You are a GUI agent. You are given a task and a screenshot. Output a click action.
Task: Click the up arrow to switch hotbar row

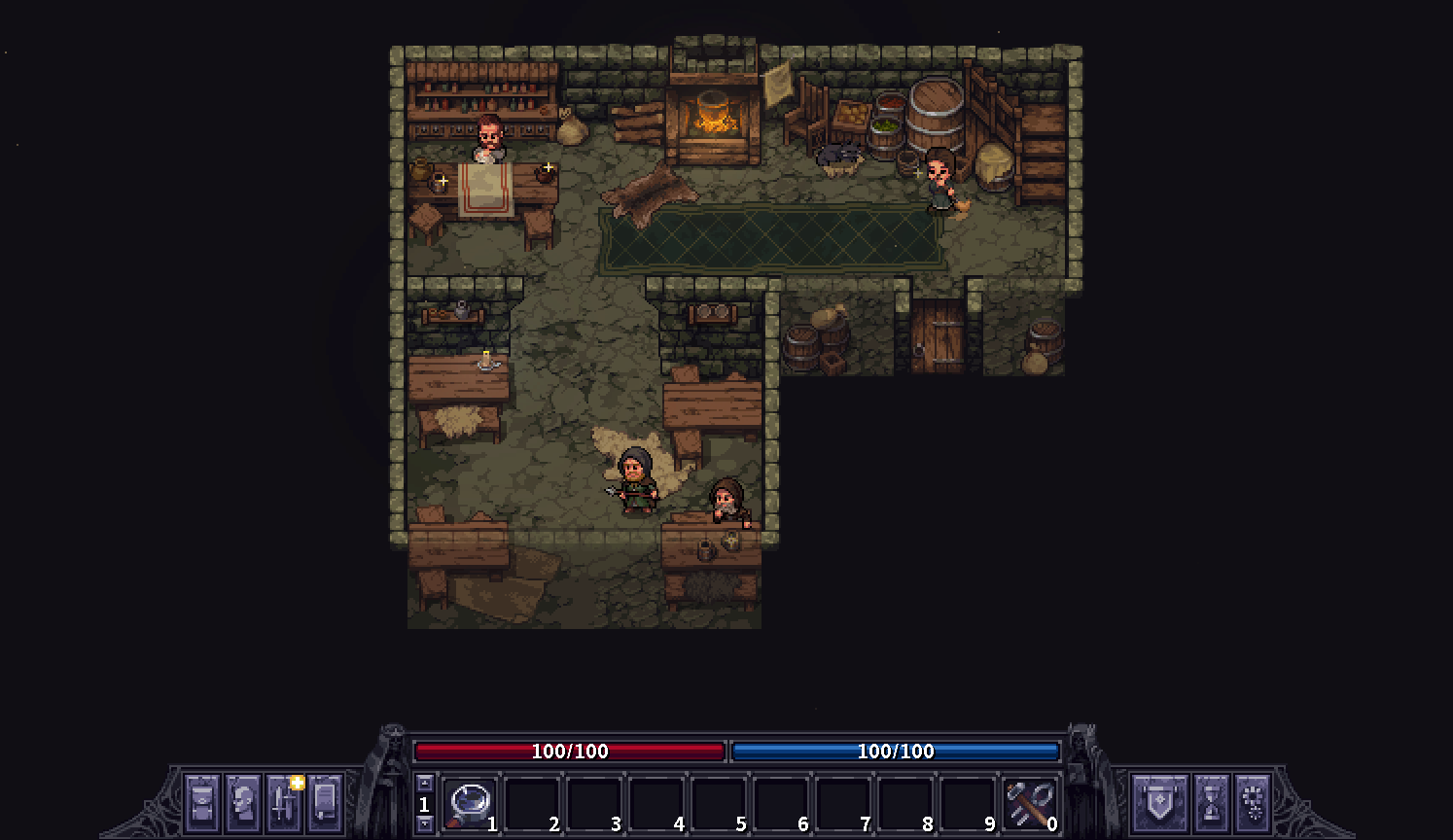425,784
